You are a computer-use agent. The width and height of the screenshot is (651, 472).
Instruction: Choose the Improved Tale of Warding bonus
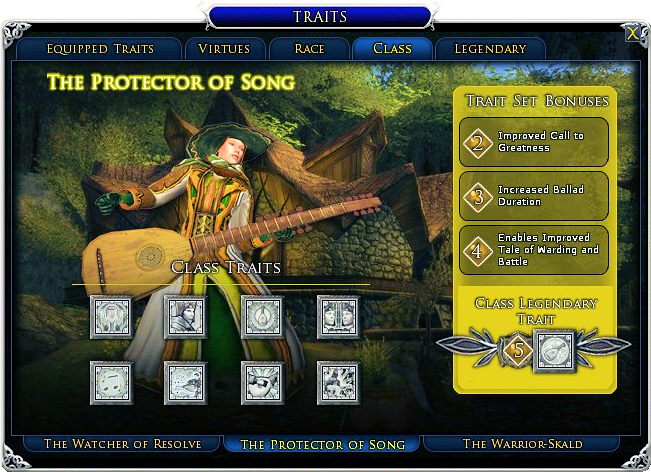(x=534, y=249)
